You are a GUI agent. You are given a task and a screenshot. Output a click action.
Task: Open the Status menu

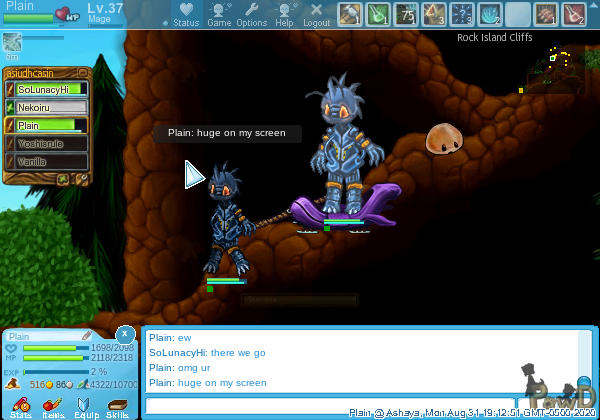[186, 14]
